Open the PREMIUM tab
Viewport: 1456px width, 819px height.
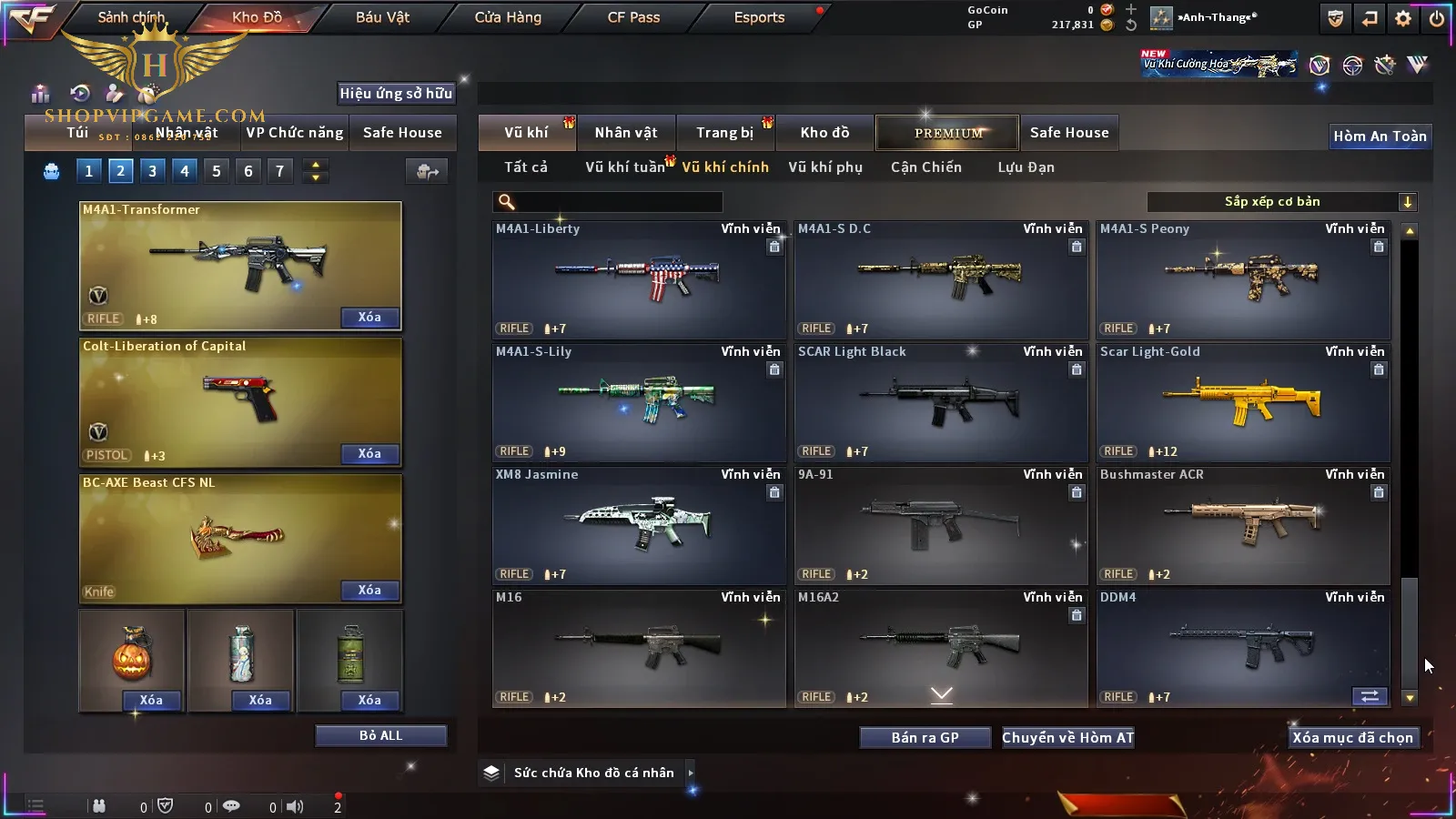pos(948,133)
